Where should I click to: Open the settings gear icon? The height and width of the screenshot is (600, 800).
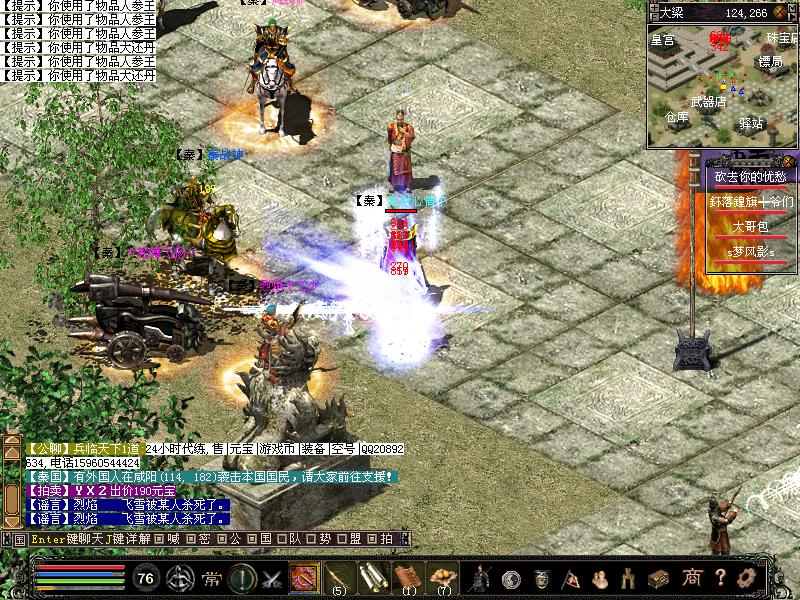point(744,578)
